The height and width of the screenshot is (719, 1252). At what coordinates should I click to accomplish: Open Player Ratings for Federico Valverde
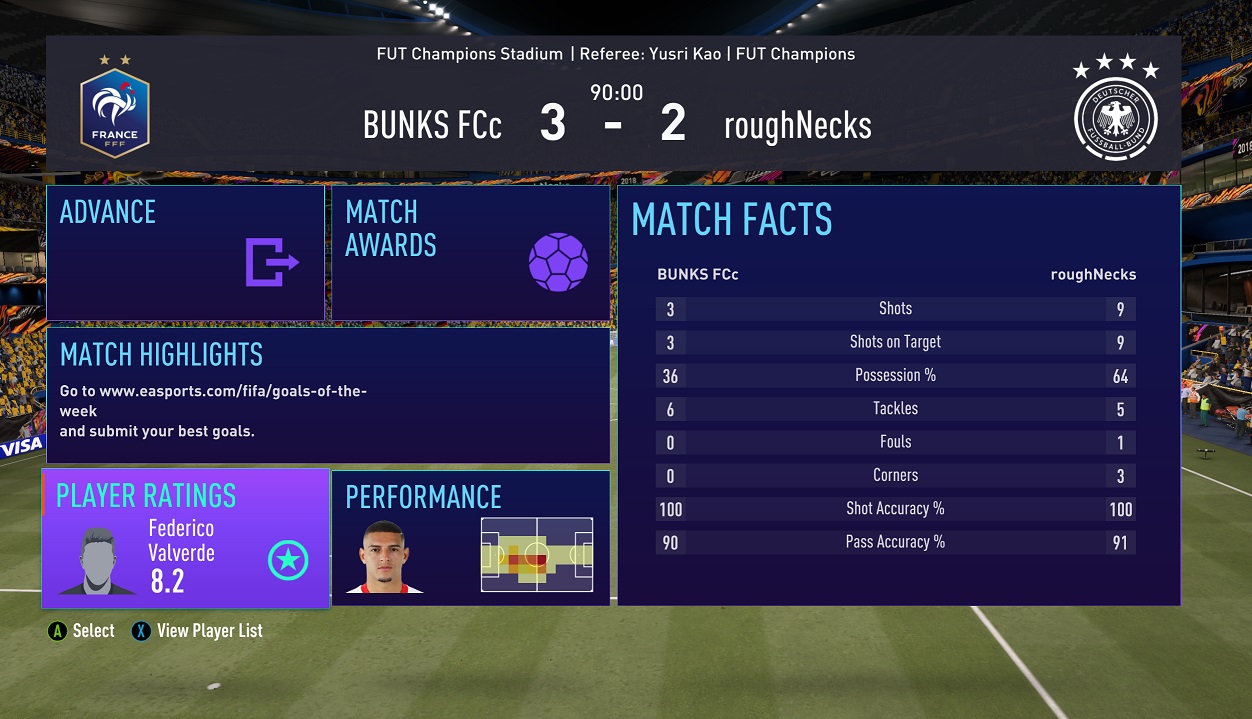[x=186, y=539]
